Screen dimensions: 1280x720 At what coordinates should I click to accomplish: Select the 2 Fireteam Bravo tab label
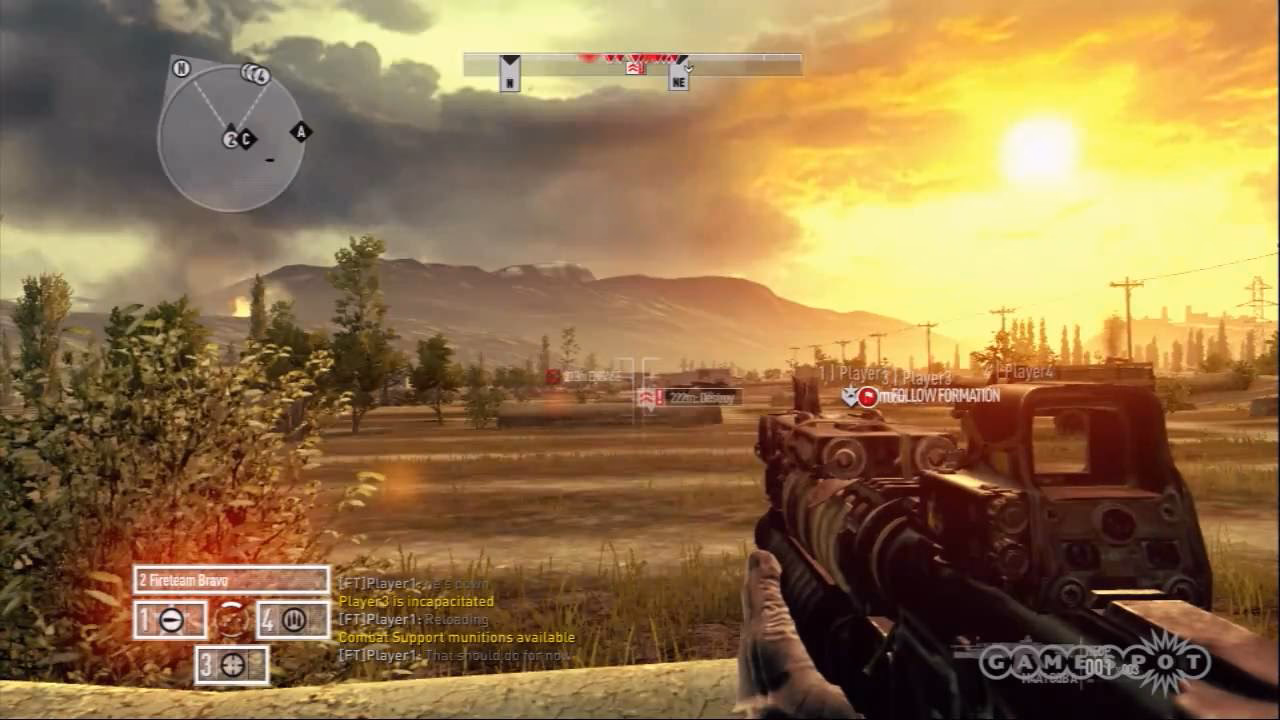pyautogui.click(x=190, y=578)
